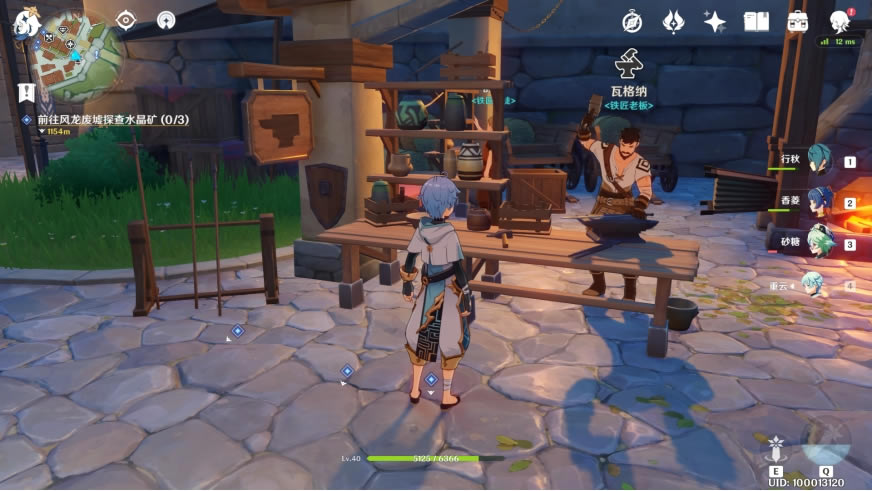Image resolution: width=872 pixels, height=491 pixels.
Task: Open the circular minimap
Action: coord(77,56)
